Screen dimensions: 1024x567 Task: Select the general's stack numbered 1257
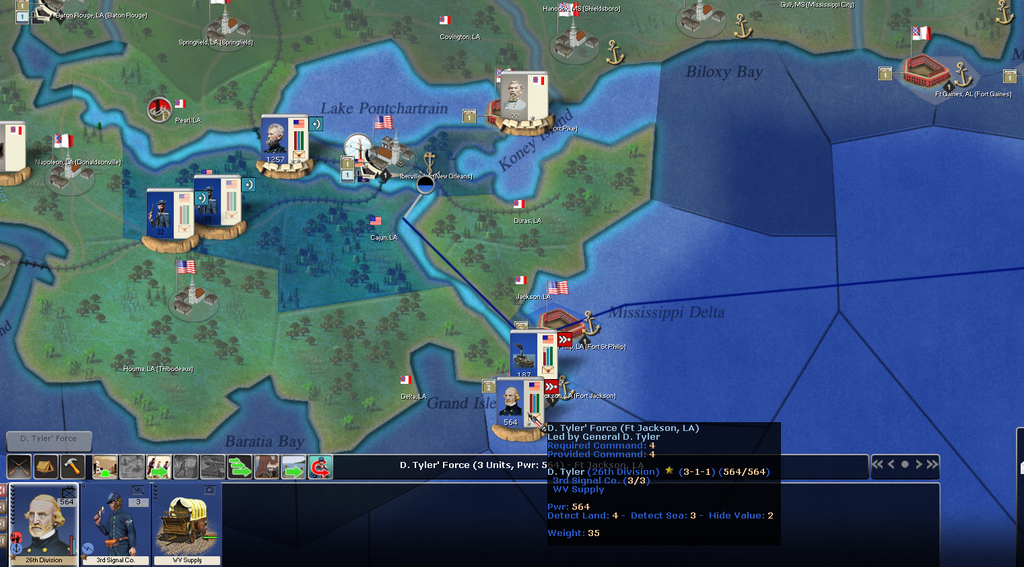point(275,142)
